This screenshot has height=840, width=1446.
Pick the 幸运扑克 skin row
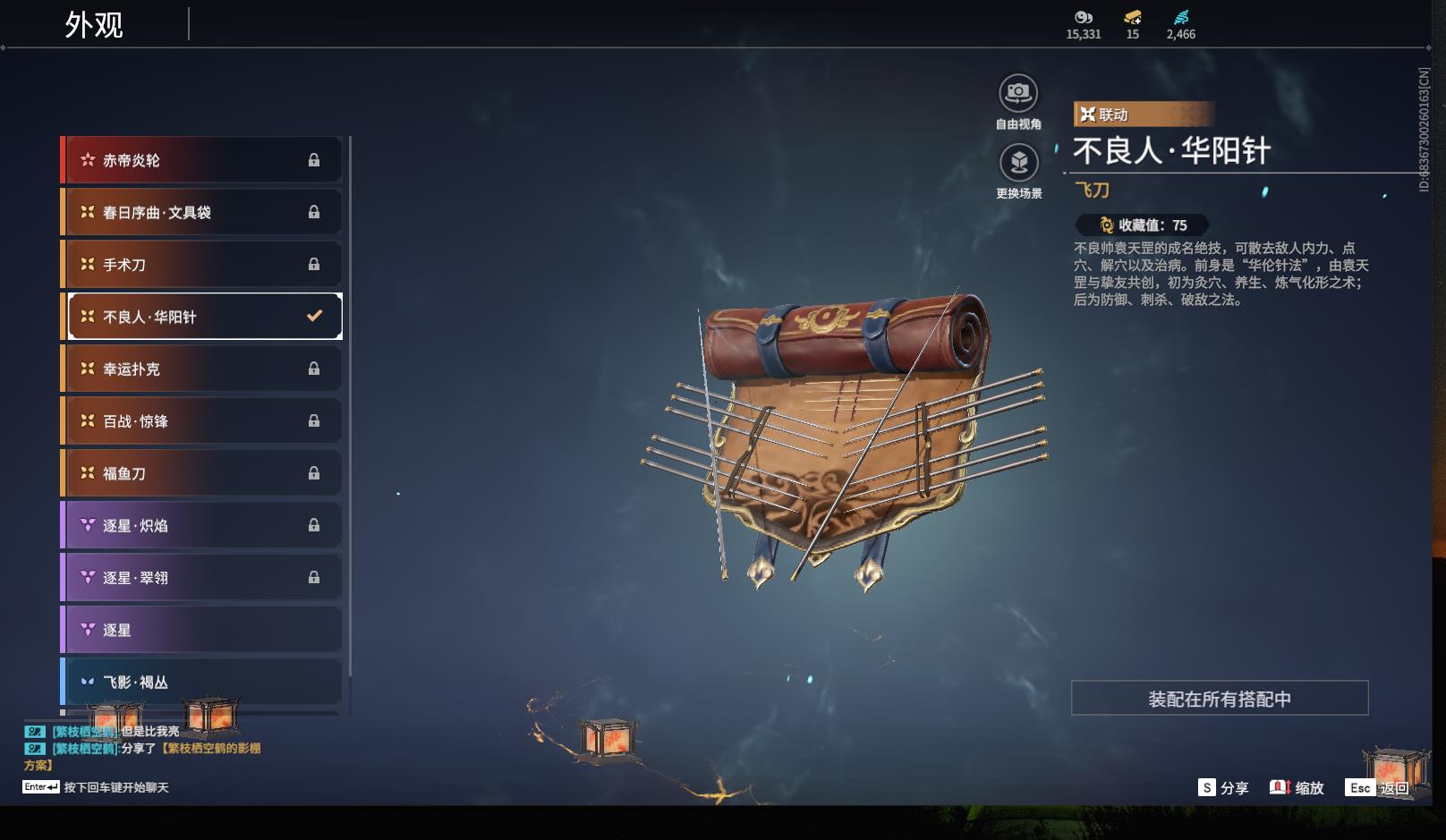(x=203, y=369)
